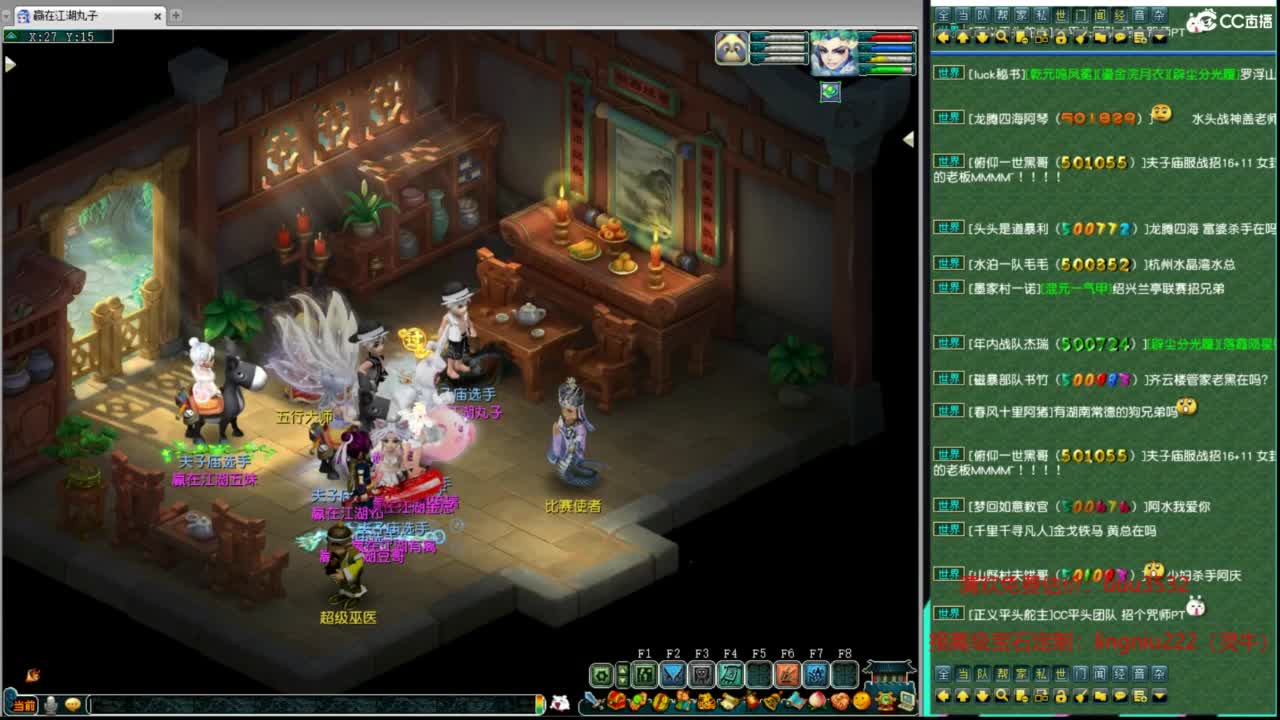The width and height of the screenshot is (1280, 720).
Task: Click the peach item icon in the bottom bar
Action: (817, 700)
